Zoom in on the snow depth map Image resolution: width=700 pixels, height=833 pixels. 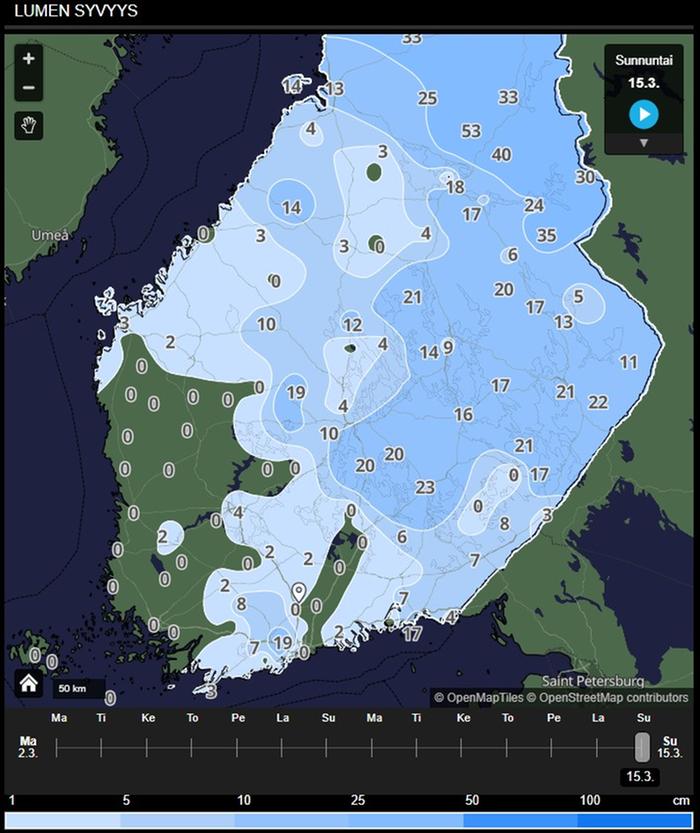click(28, 59)
